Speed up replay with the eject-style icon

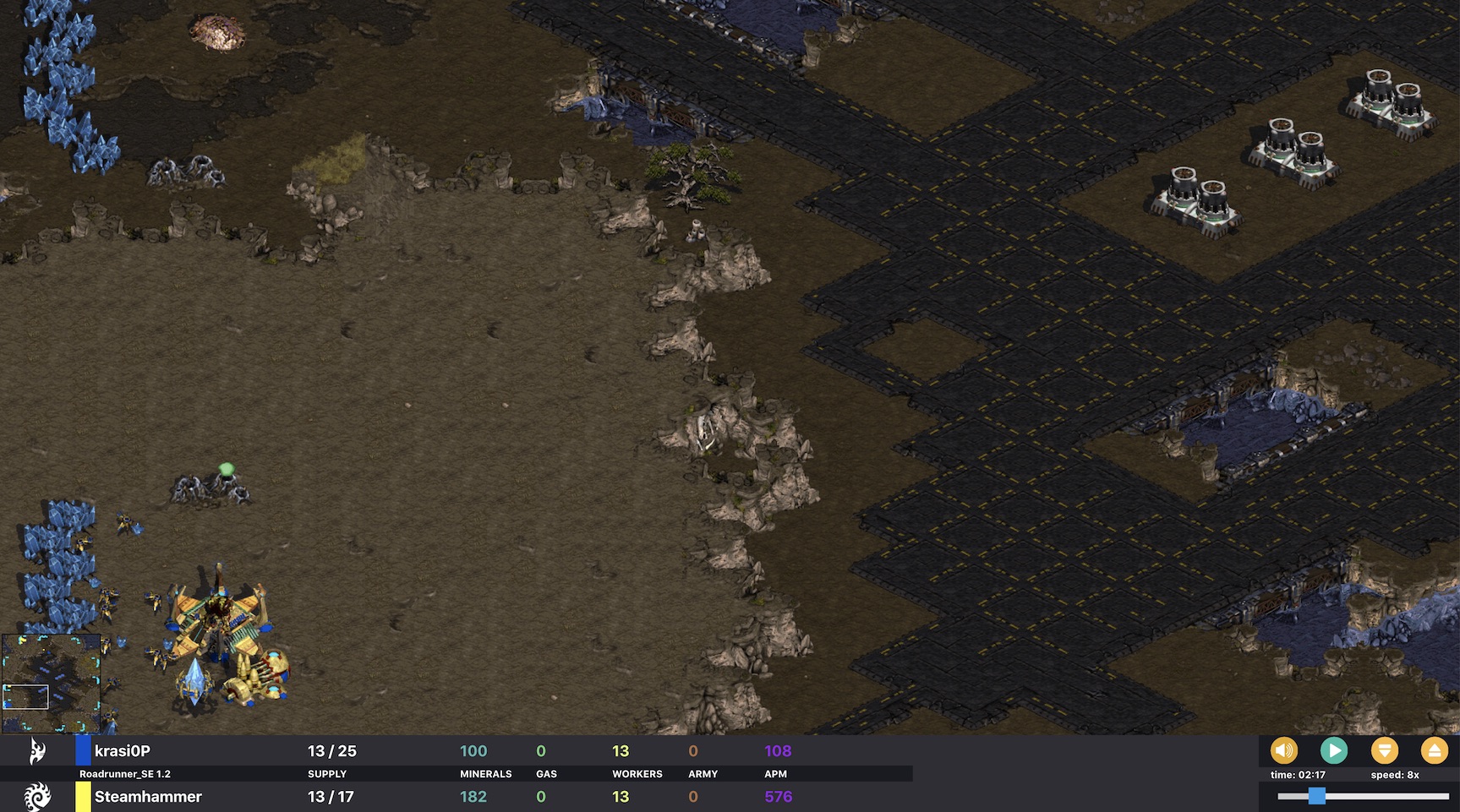1436,749
